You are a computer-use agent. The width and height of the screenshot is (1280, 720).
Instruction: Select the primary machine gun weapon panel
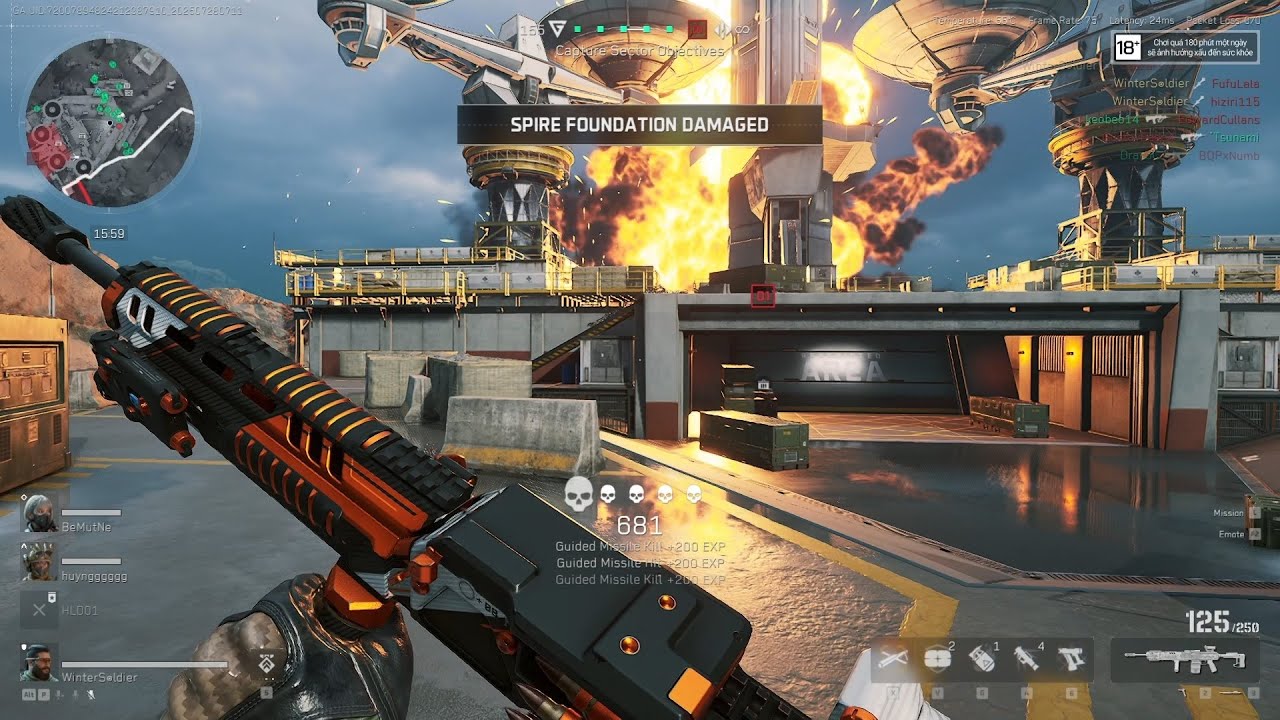[1185, 660]
